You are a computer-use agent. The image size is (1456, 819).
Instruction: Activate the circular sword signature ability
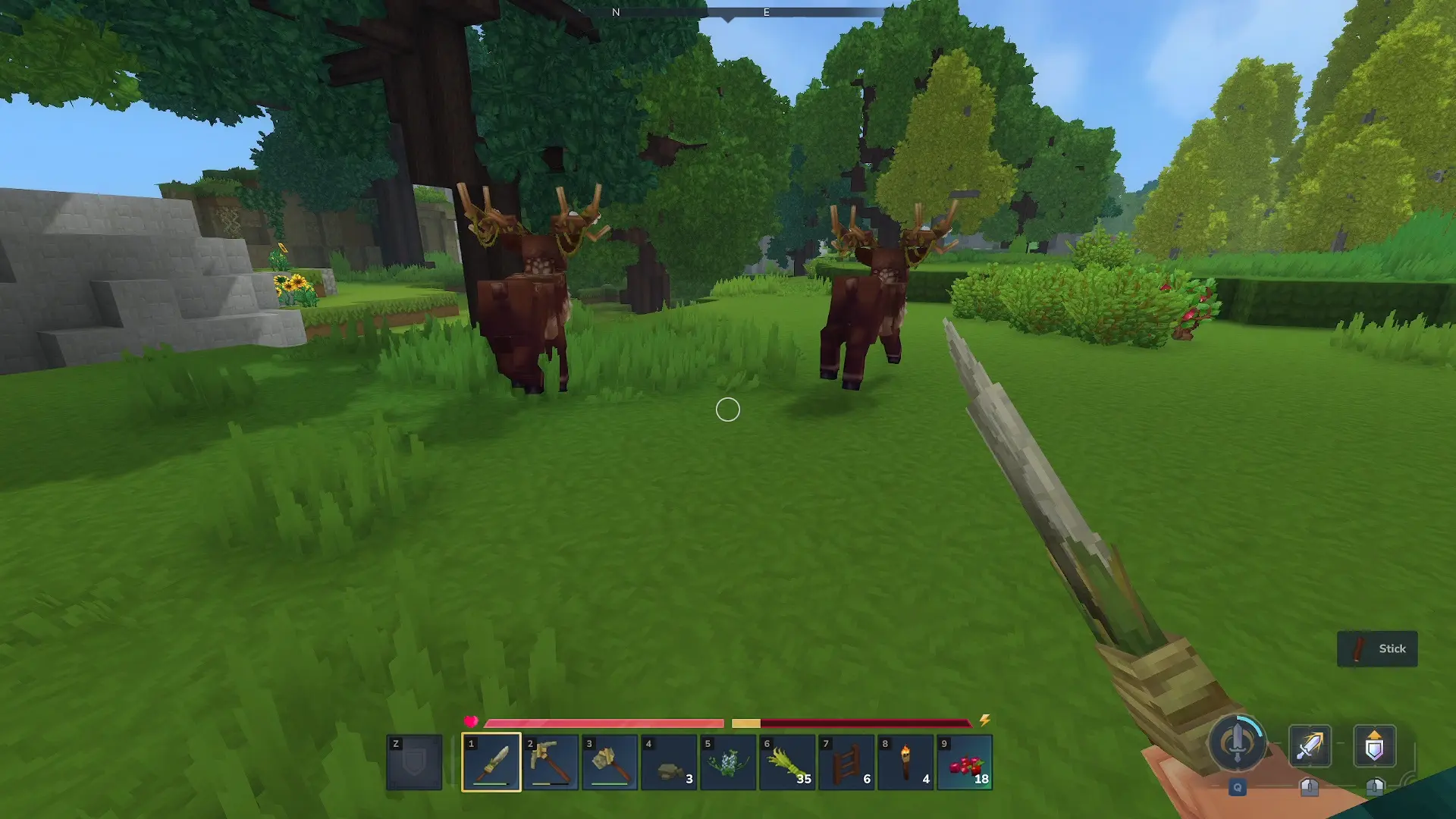click(1237, 744)
